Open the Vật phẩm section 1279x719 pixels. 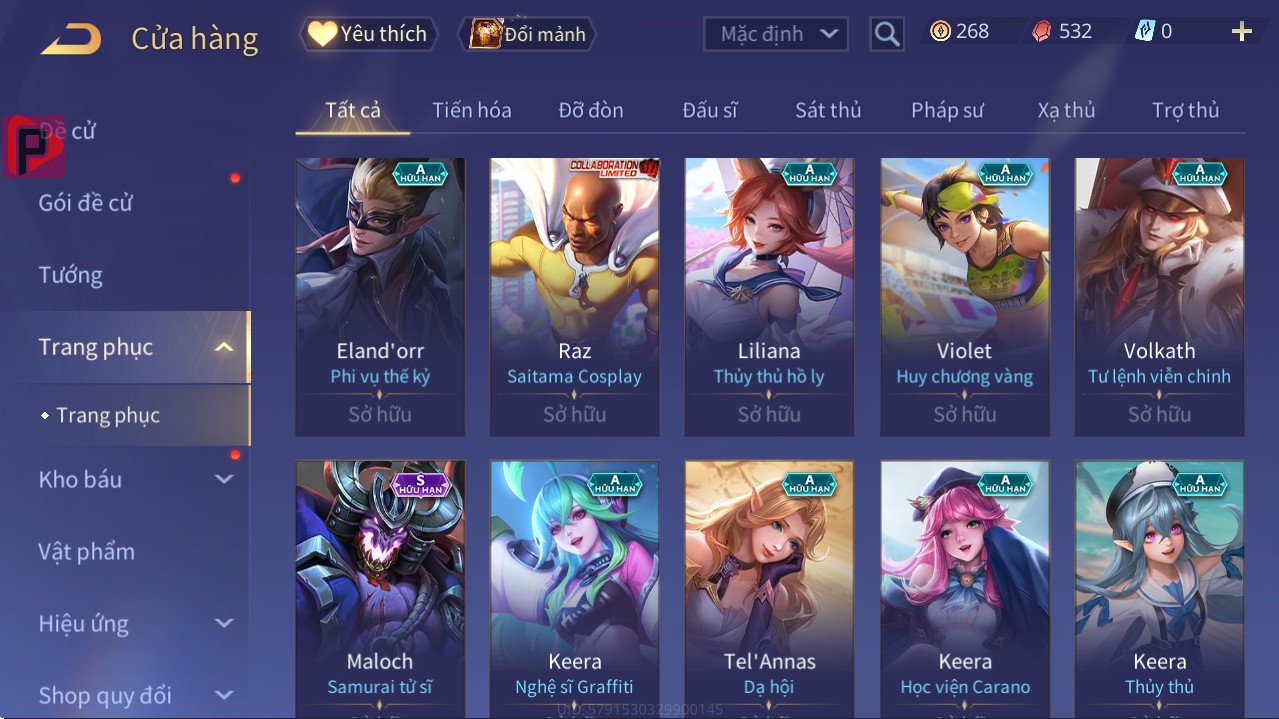click(x=87, y=551)
